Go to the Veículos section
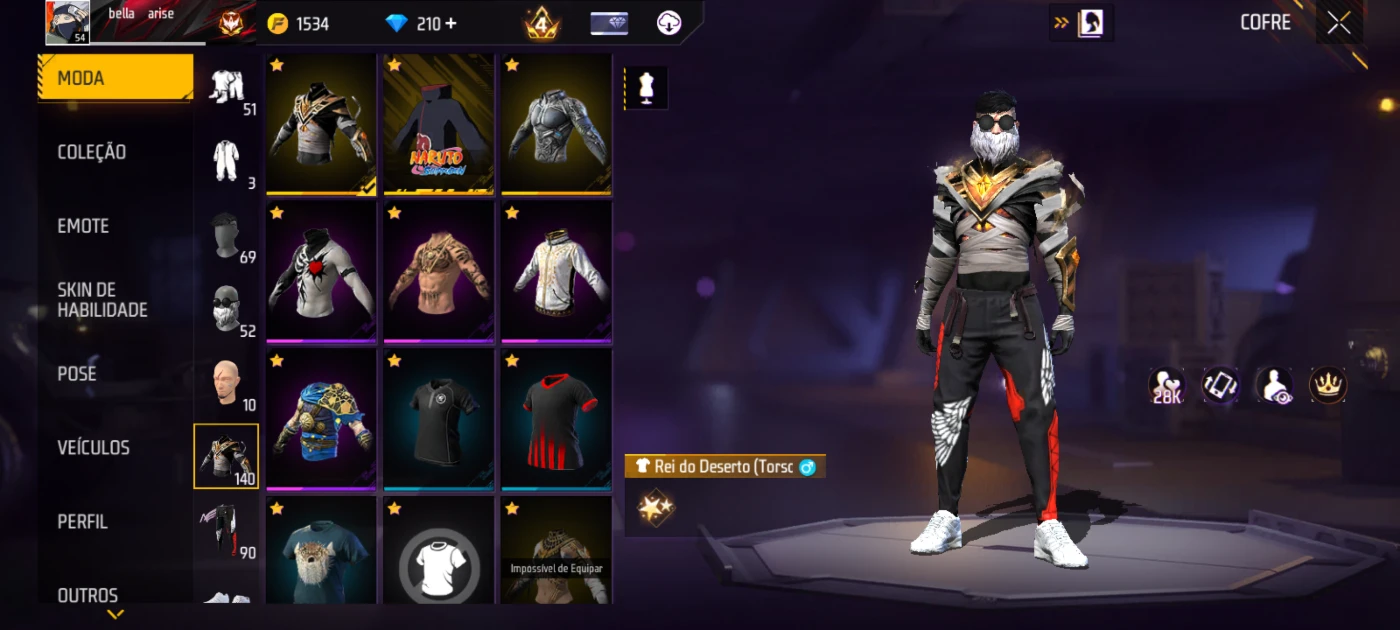Screen dimensions: 1400x630 coord(93,447)
